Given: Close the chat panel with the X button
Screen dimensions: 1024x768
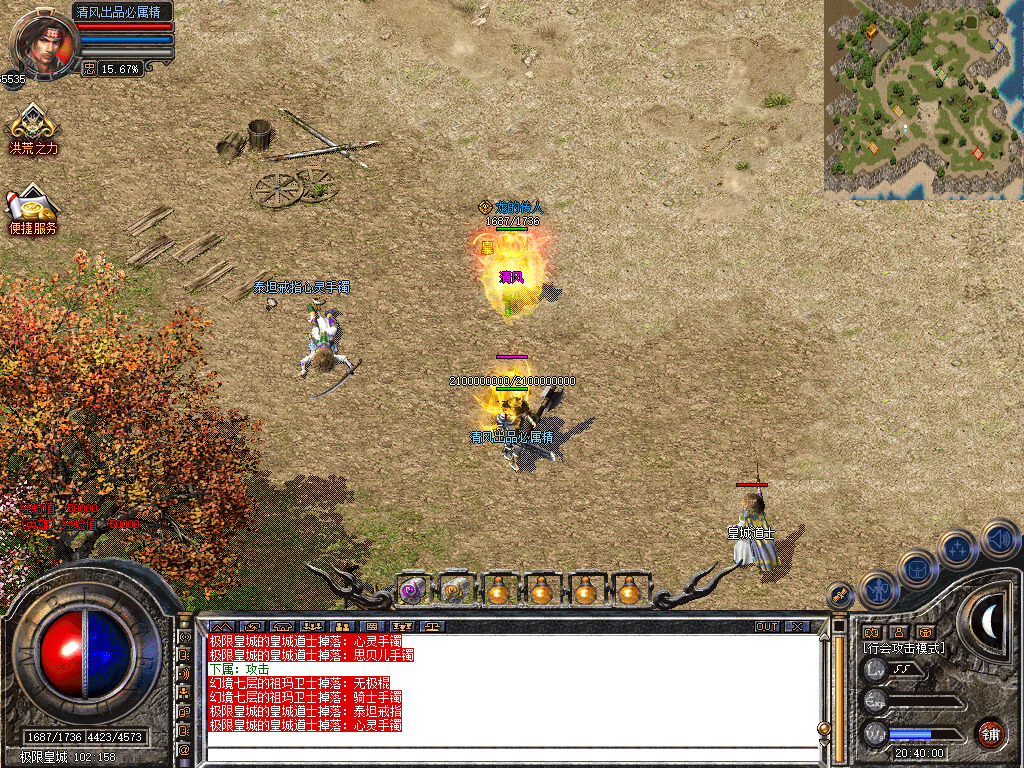Looking at the screenshot, I should pyautogui.click(x=797, y=626).
